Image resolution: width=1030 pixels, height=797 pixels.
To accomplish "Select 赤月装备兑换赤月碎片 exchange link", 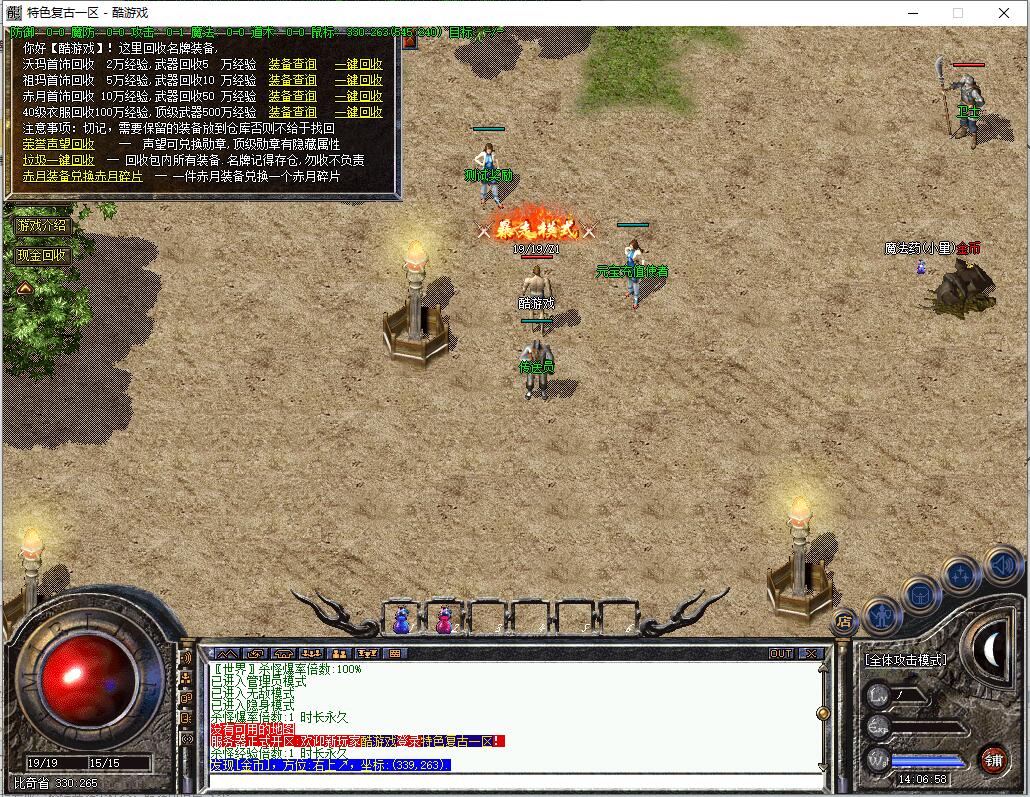I will point(83,176).
